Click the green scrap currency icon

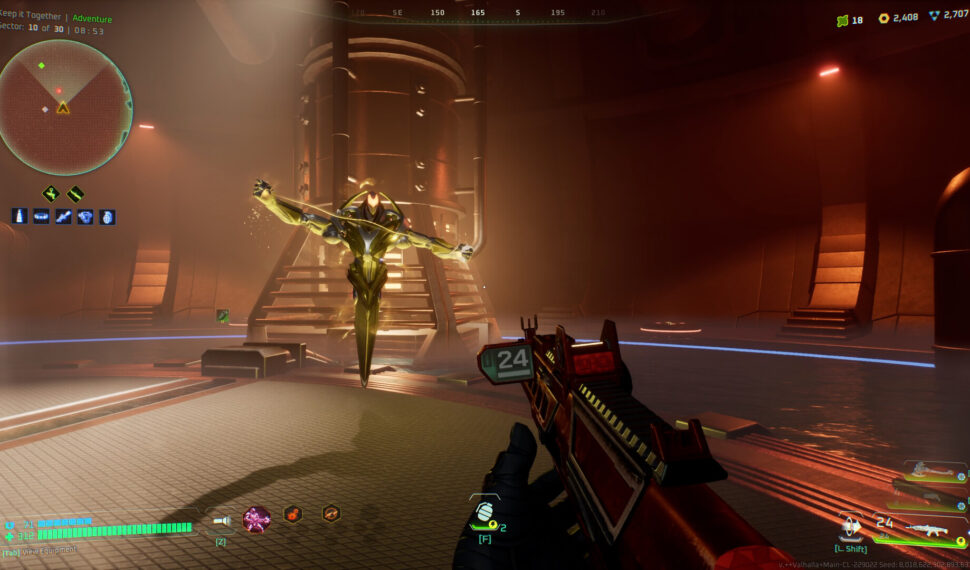click(842, 19)
